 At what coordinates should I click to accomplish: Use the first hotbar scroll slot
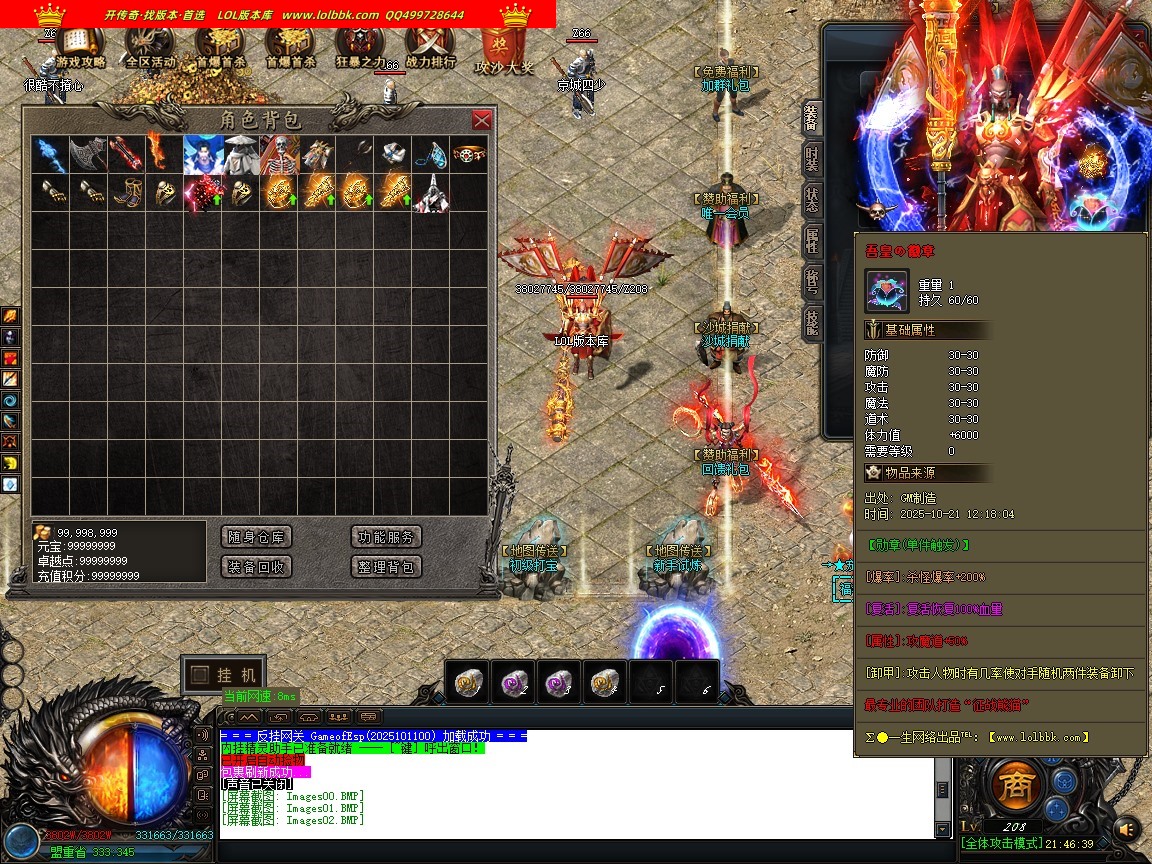(x=469, y=682)
